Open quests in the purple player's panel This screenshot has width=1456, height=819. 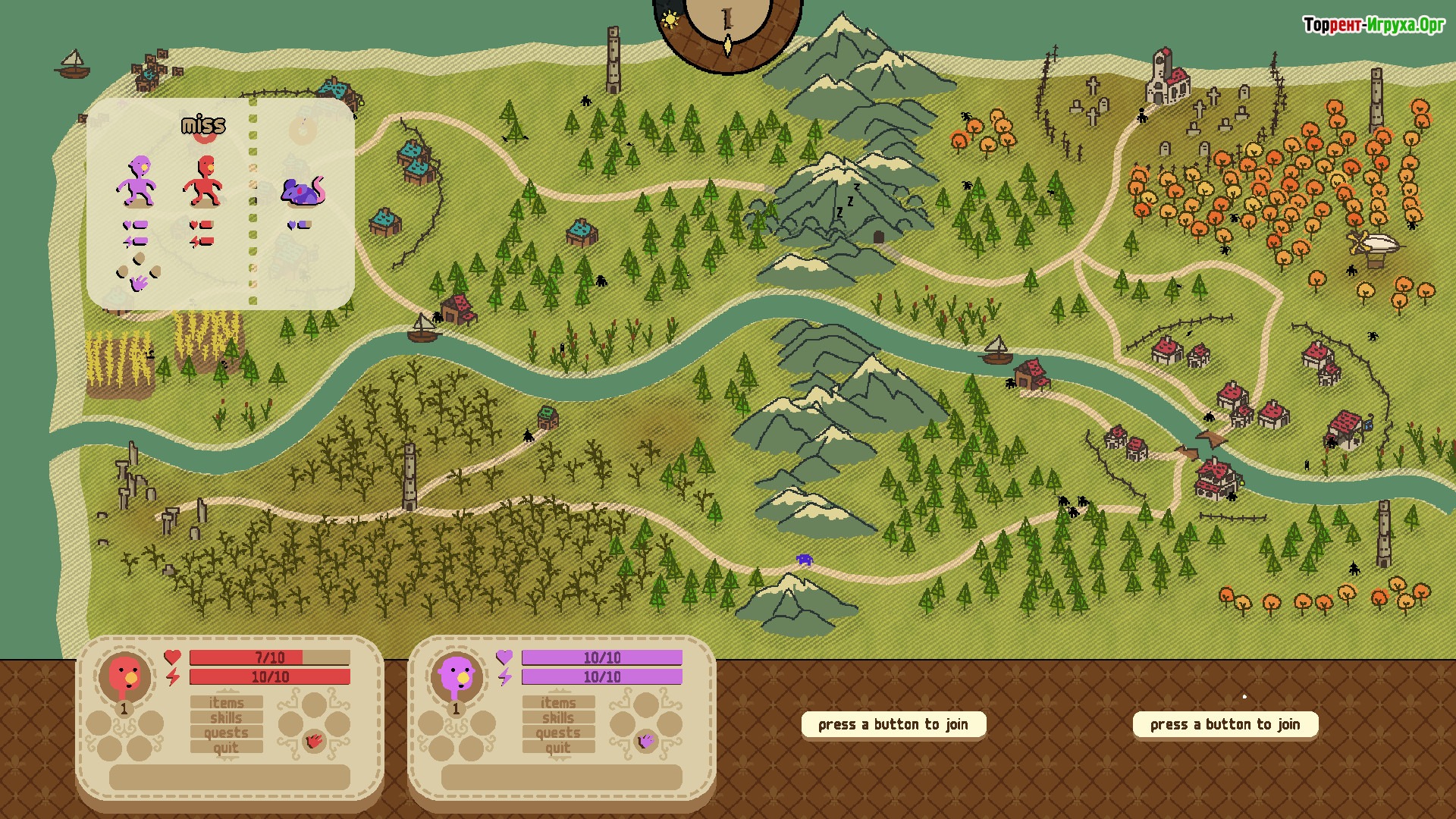(558, 733)
